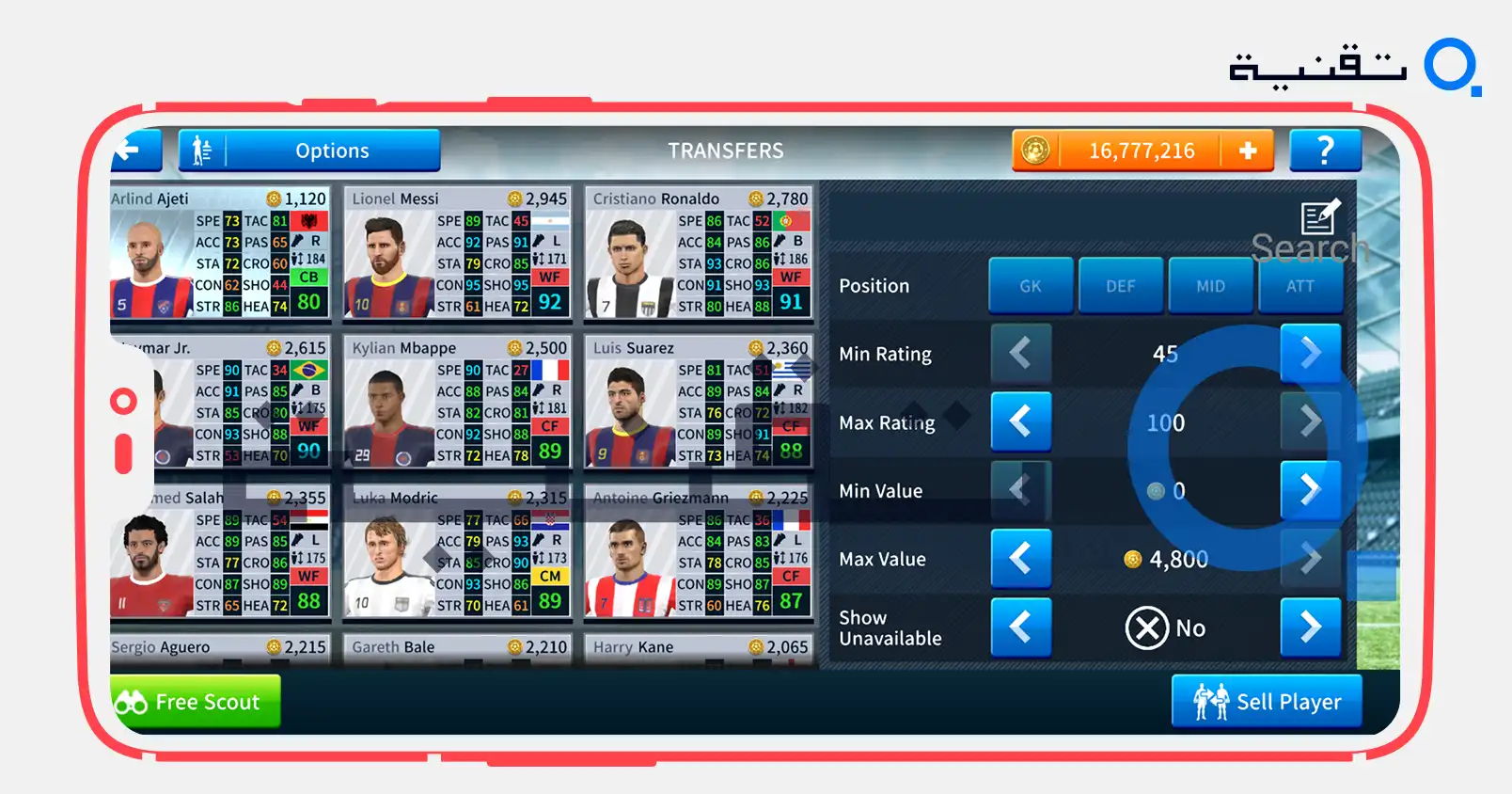
Task: Filter by MID position
Action: (1210, 286)
